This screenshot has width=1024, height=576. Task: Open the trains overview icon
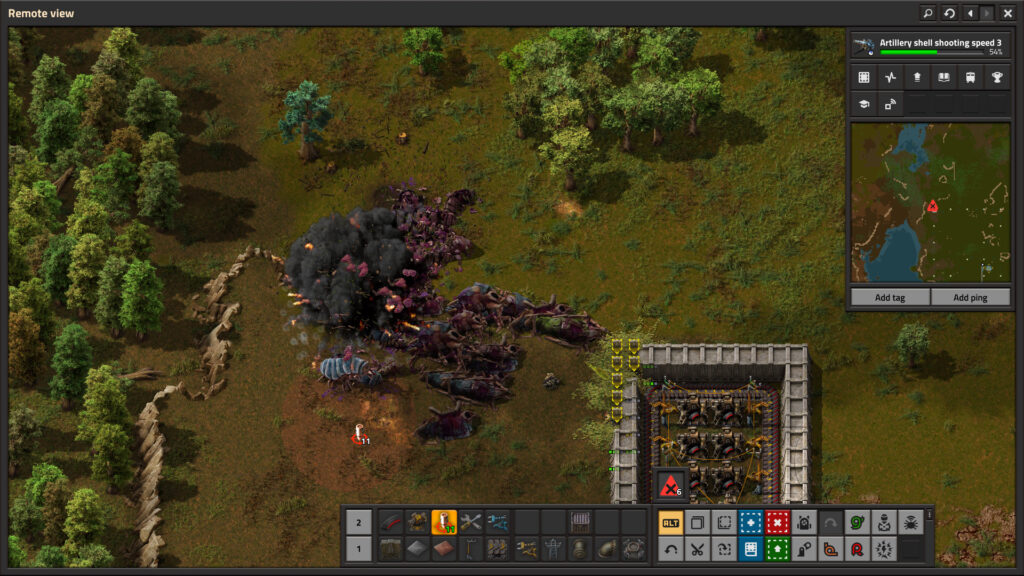(970, 77)
